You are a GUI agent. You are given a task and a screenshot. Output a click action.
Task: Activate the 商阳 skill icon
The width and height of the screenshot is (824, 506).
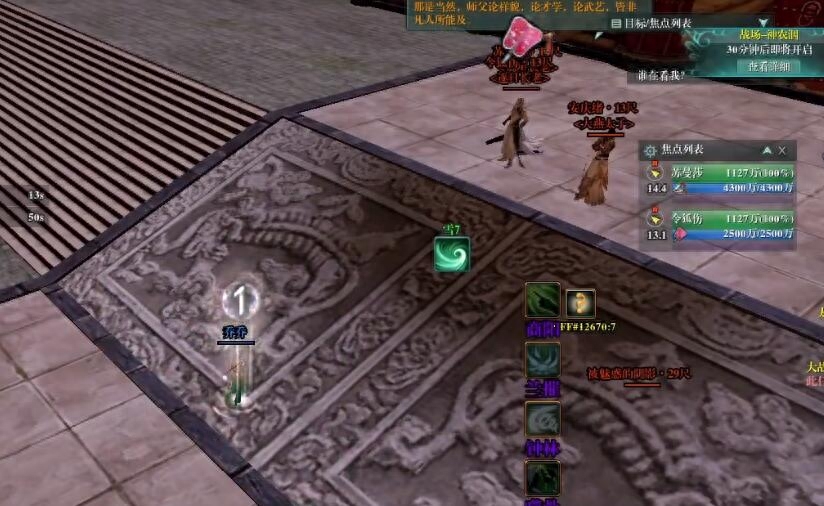point(543,300)
